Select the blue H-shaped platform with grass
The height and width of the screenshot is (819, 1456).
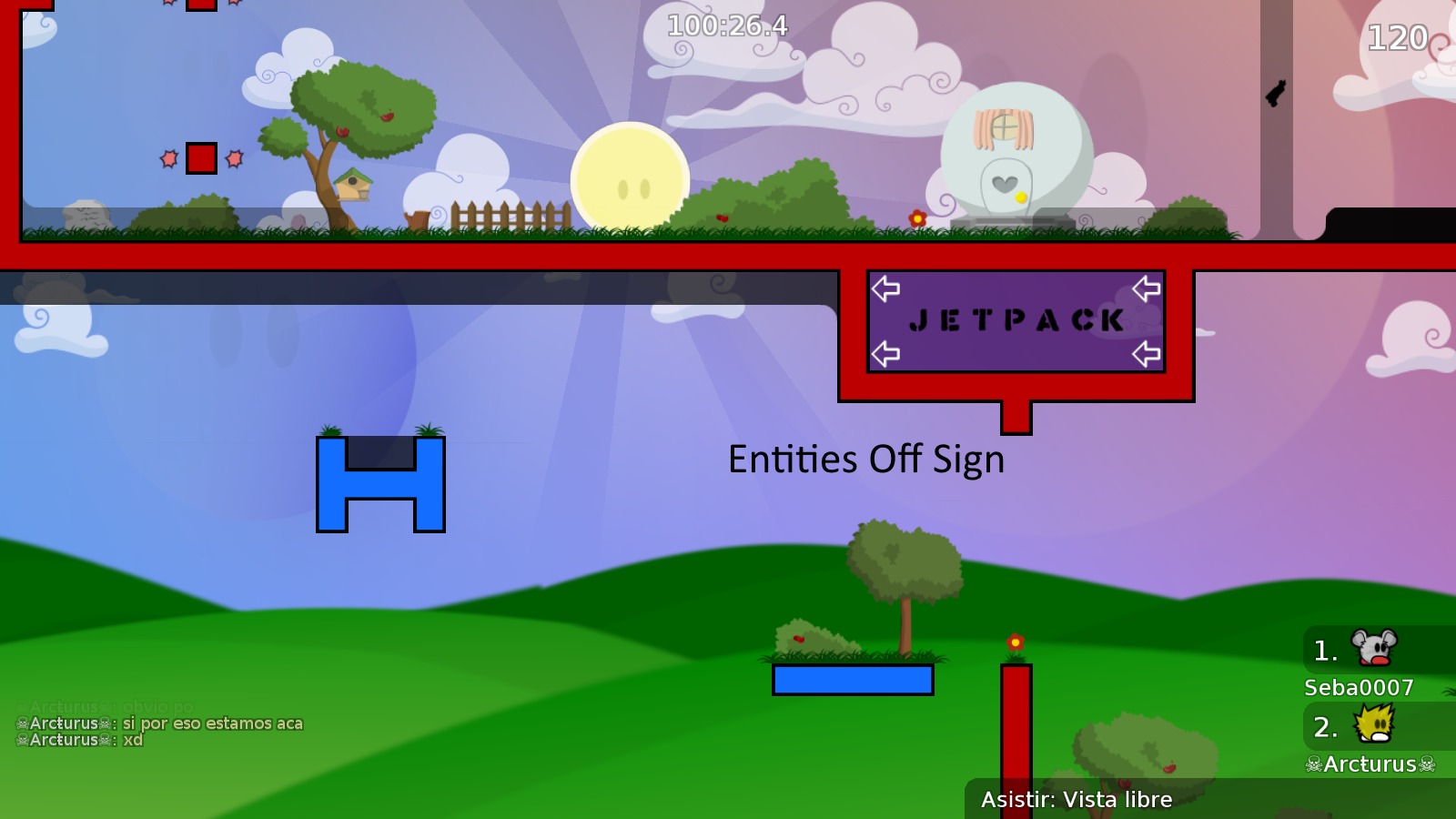380,482
